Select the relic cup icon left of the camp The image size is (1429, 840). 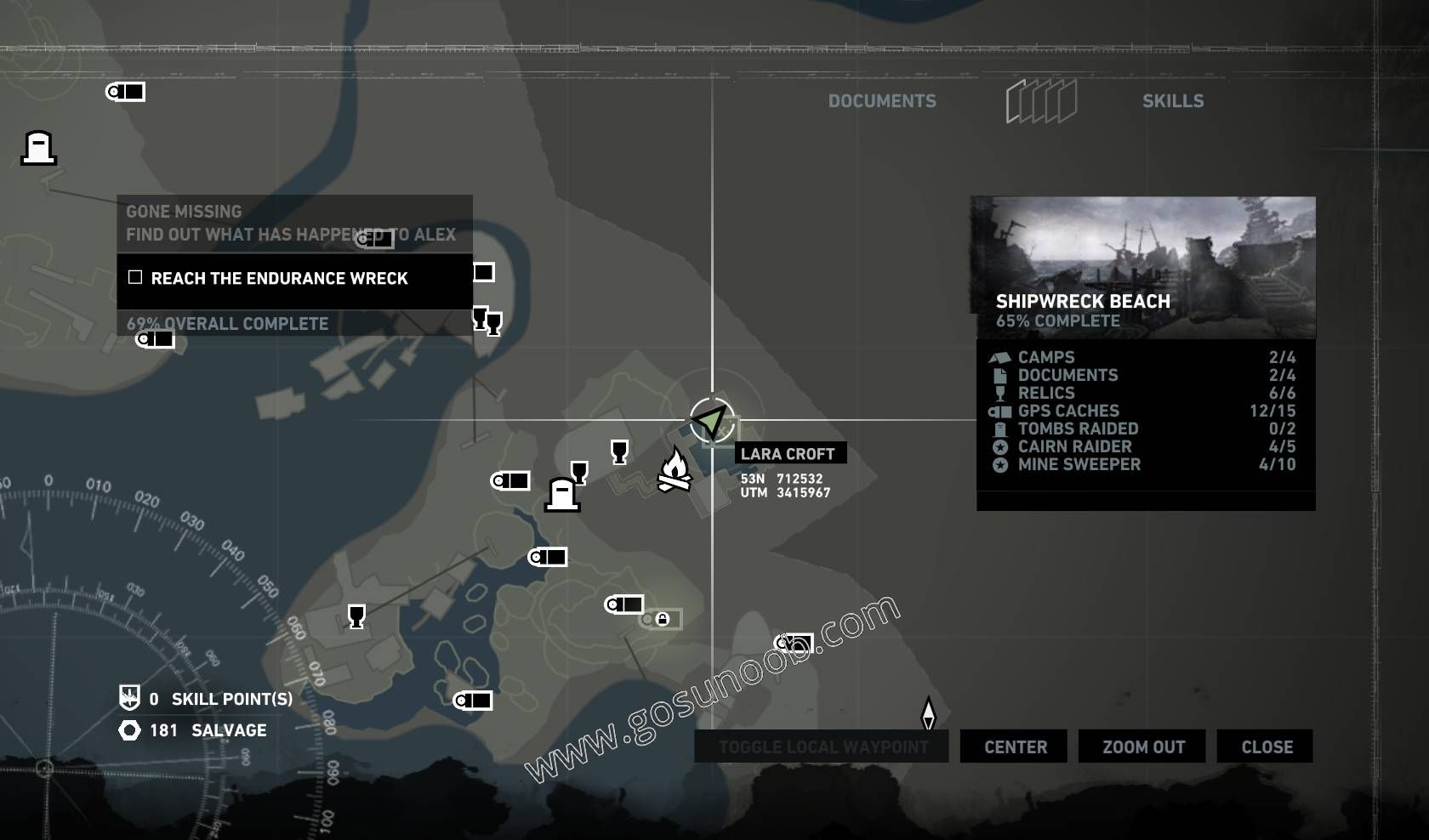[x=618, y=451]
